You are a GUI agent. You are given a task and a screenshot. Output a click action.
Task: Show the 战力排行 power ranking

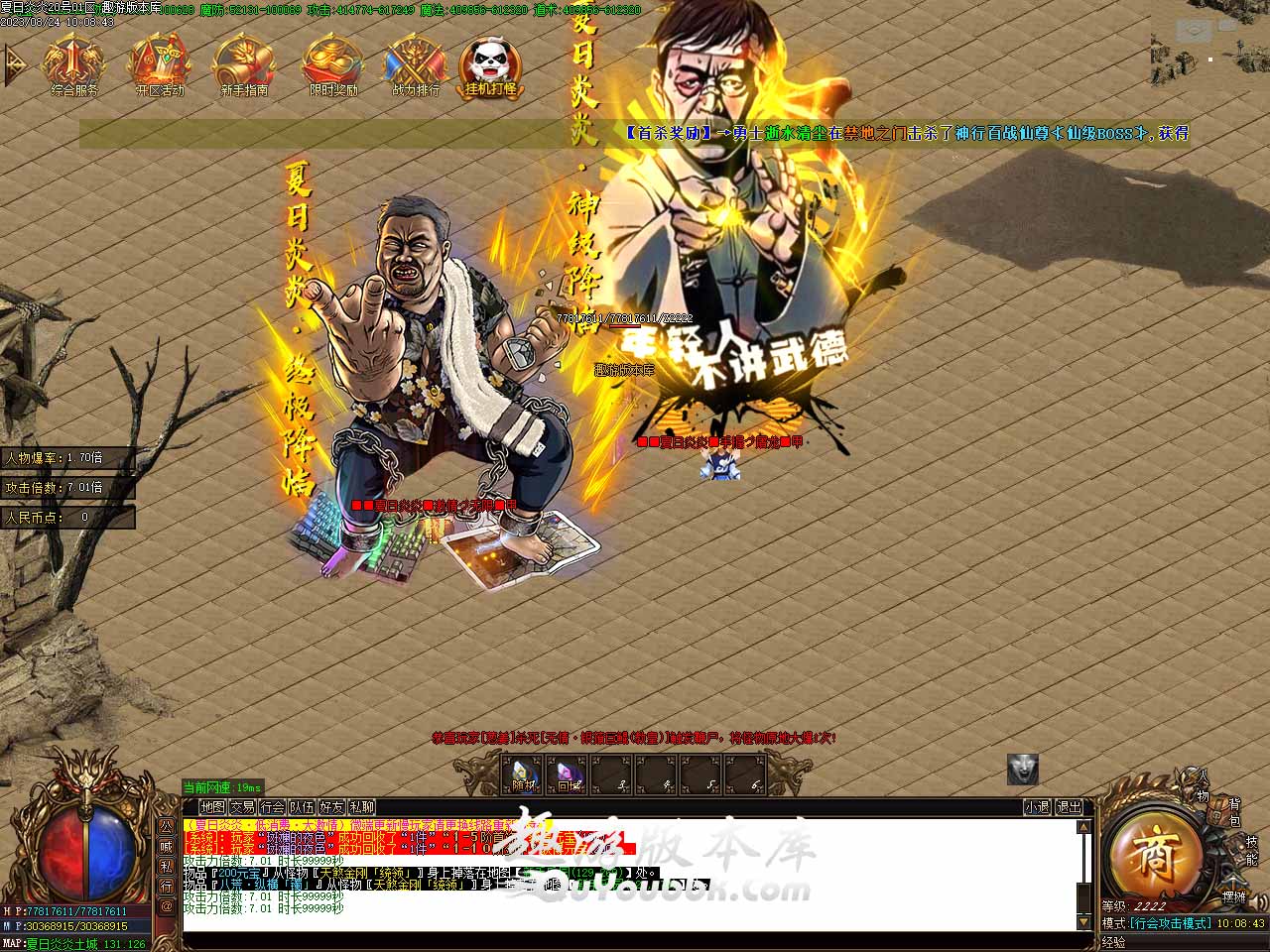(x=416, y=65)
